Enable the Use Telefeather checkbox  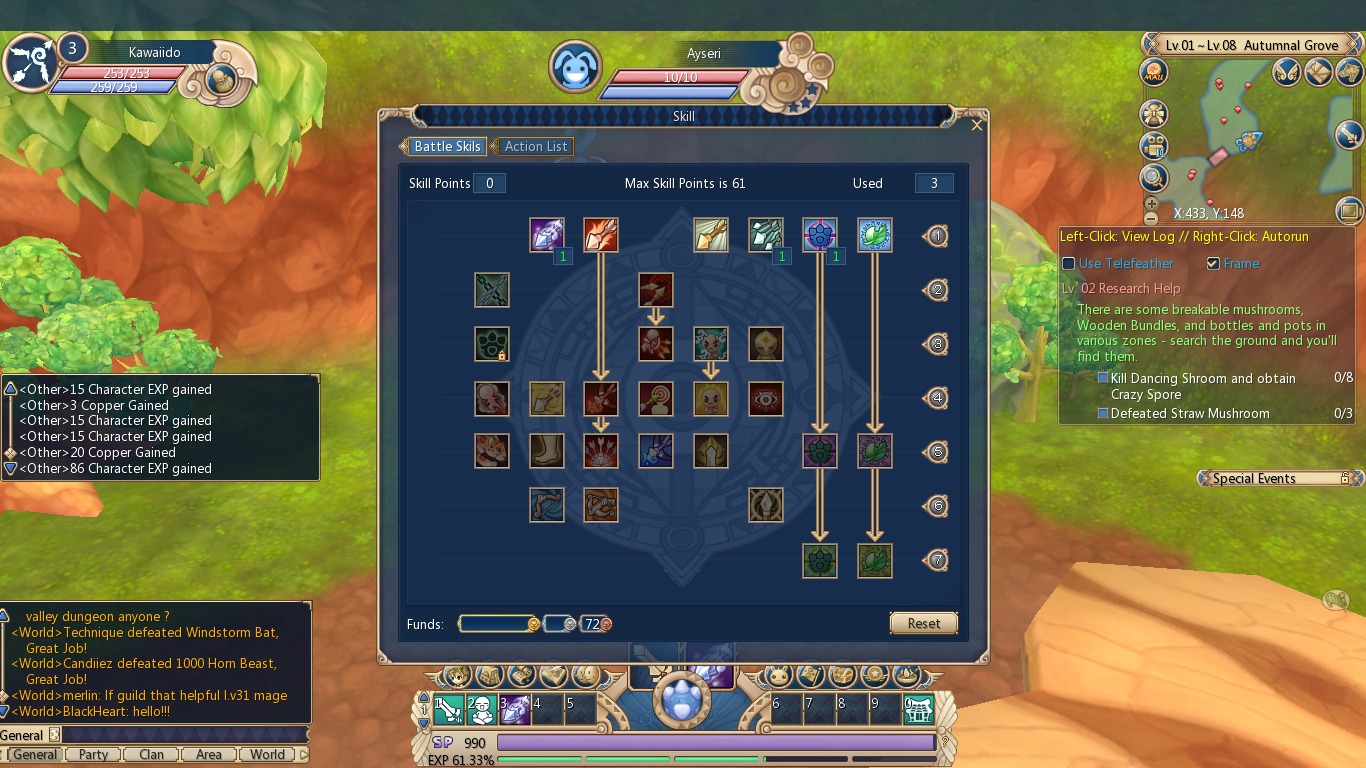point(1068,263)
